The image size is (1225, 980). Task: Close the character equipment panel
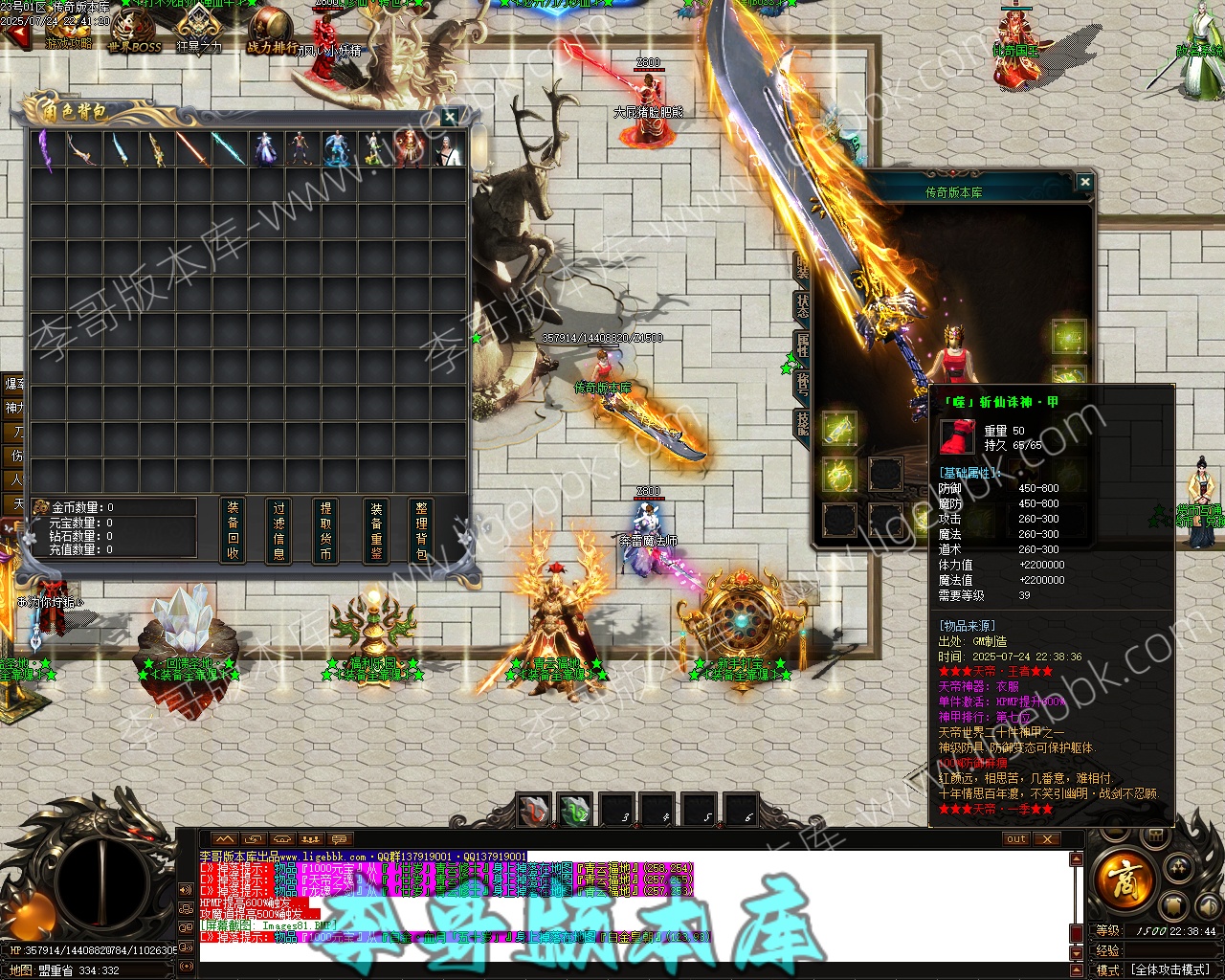tap(1084, 182)
